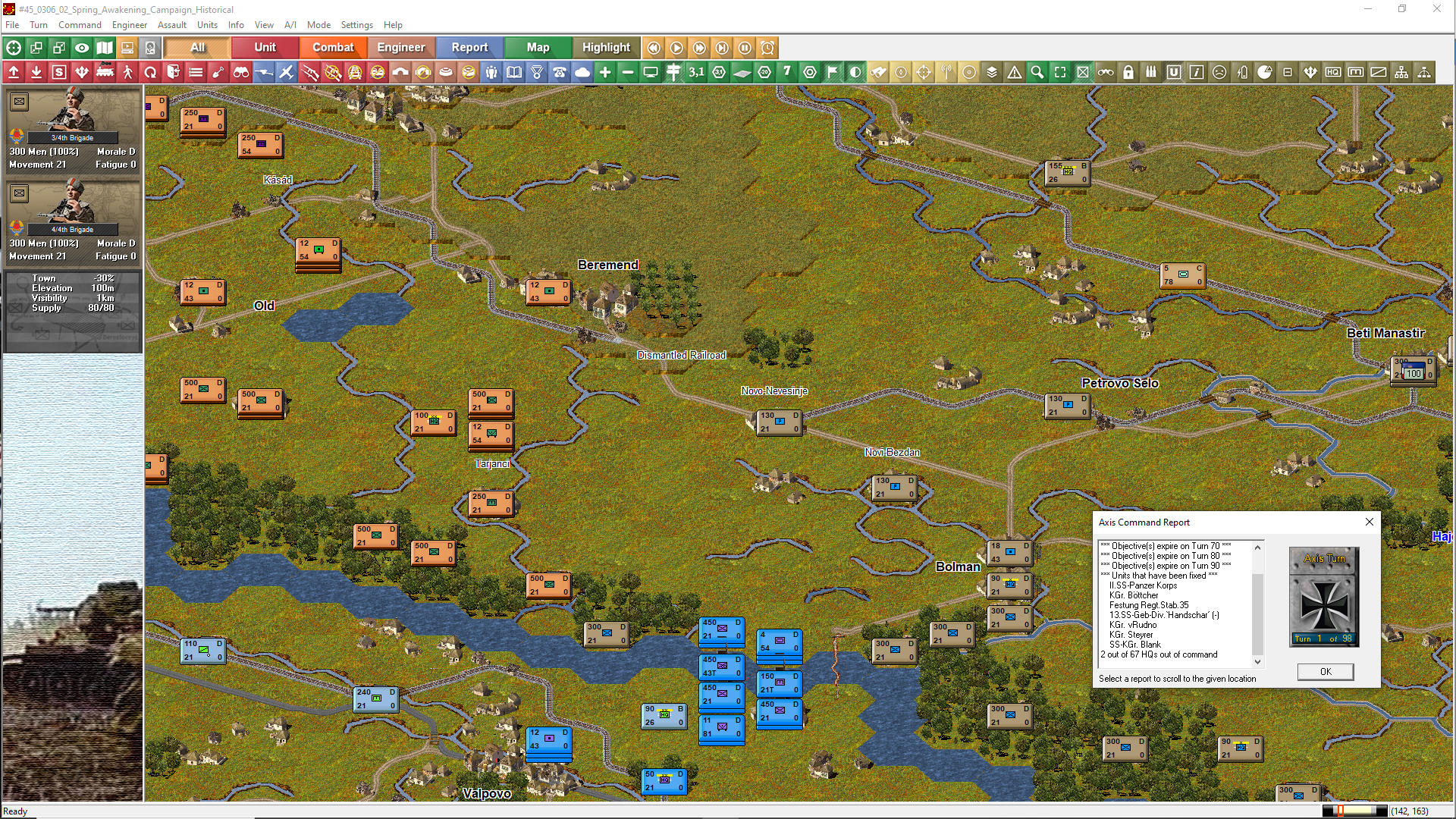Screen dimensions: 1456x819
Task: Switch to the Combat toolbar tab
Action: click(x=332, y=47)
